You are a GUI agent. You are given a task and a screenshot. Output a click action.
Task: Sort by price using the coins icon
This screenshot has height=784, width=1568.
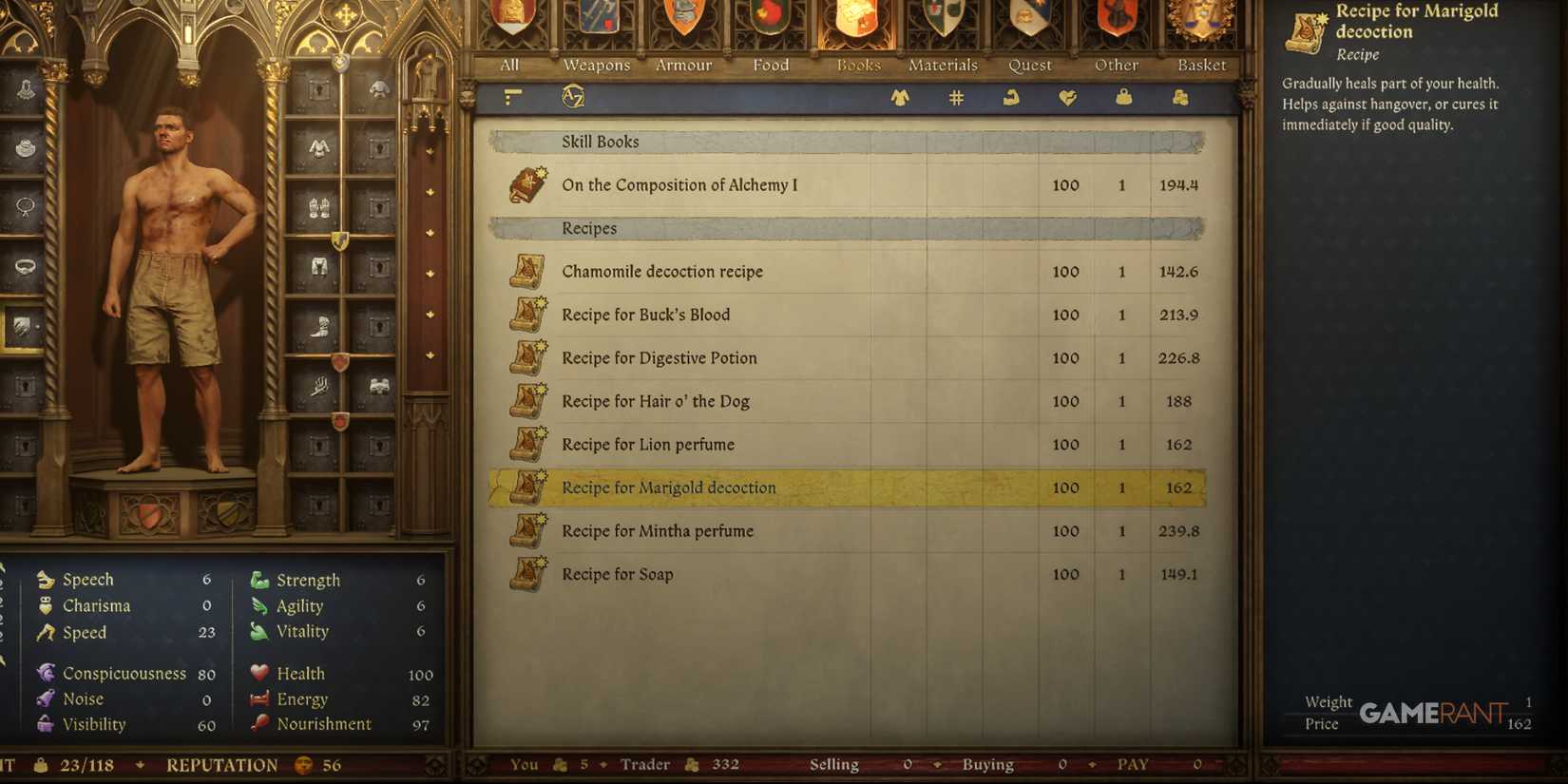pyautogui.click(x=1178, y=96)
